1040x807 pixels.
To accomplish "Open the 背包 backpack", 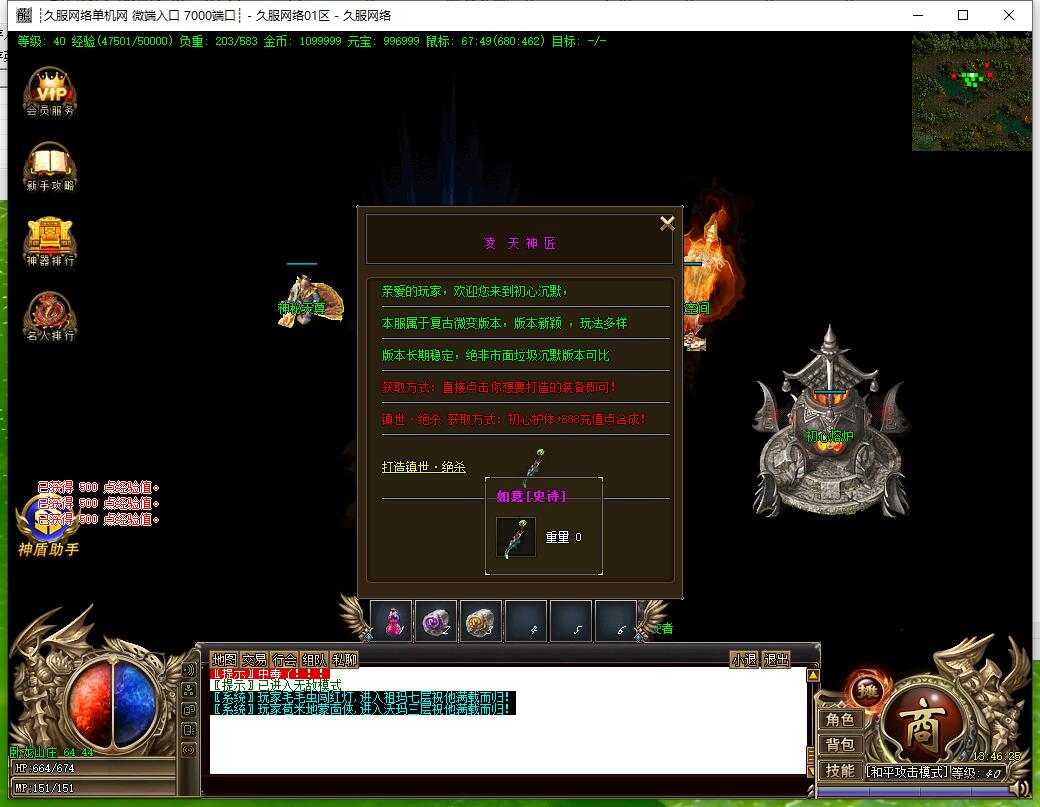I will tap(839, 745).
